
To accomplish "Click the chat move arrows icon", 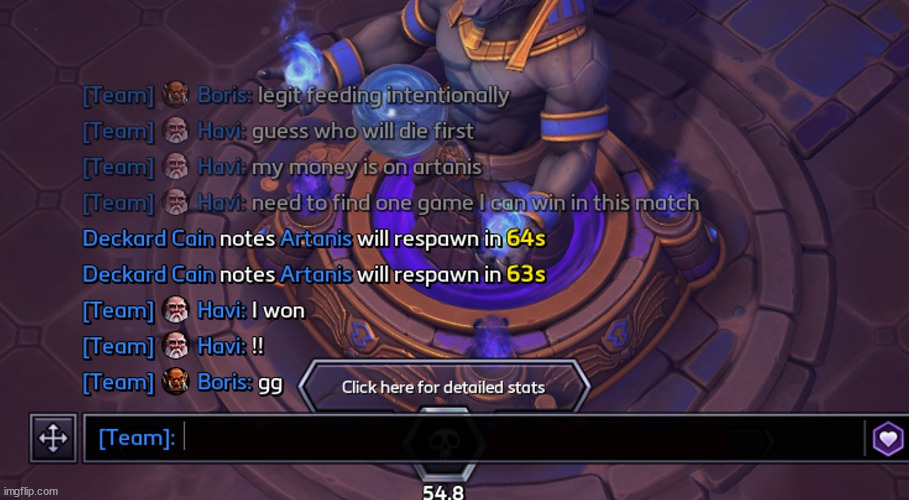I will pyautogui.click(x=53, y=439).
